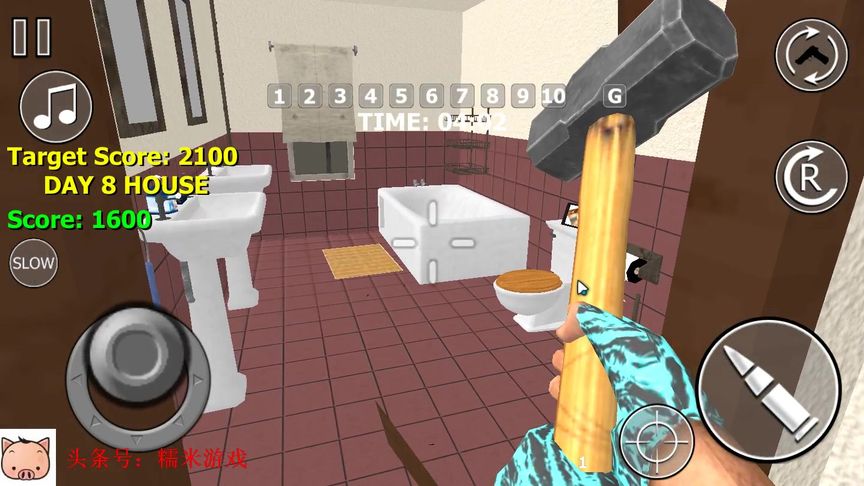This screenshot has width=864, height=486.
Task: Choose weapon slot 3
Action: [x=340, y=96]
